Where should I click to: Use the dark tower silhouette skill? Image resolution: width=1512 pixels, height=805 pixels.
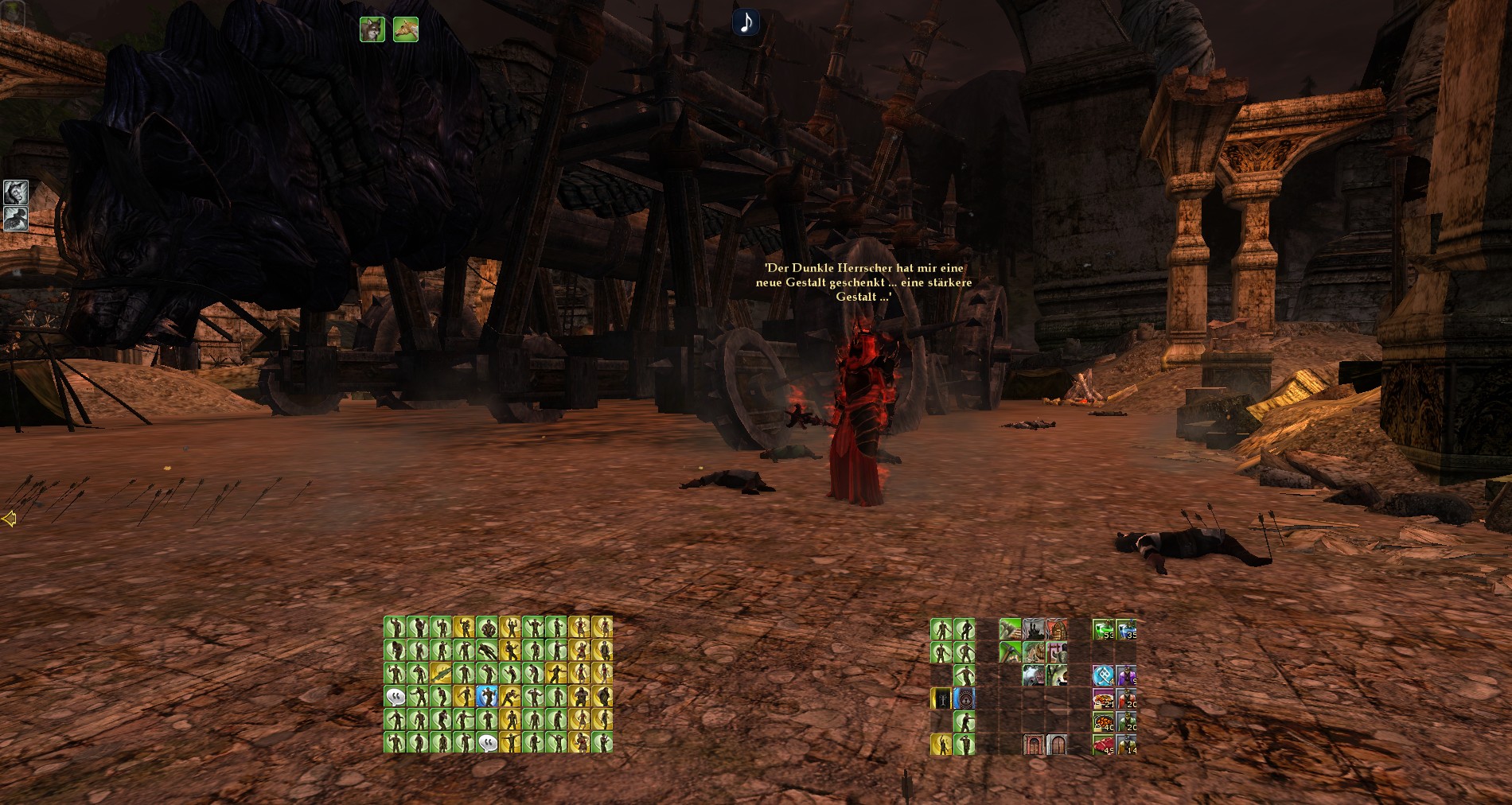coord(1034,630)
